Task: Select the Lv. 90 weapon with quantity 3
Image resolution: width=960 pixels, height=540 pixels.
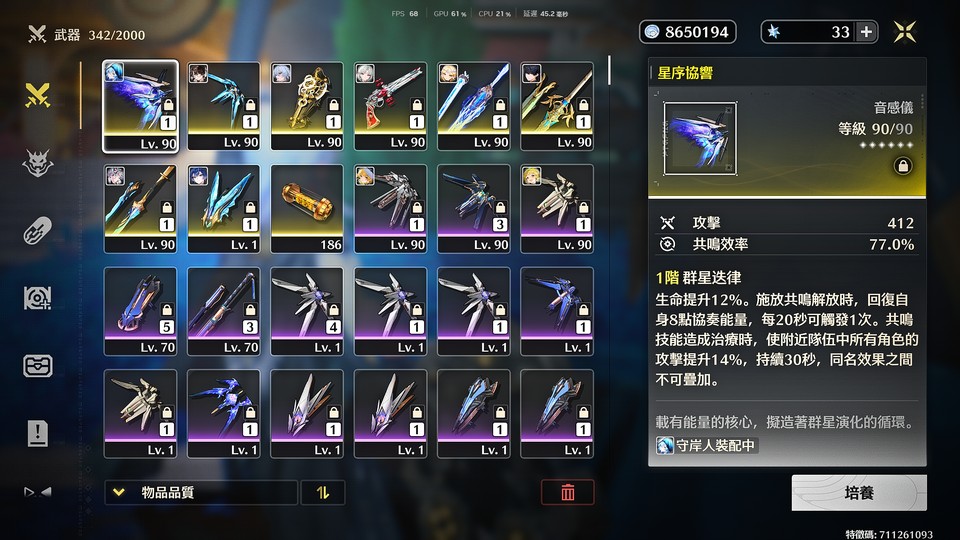Action: [x=474, y=209]
